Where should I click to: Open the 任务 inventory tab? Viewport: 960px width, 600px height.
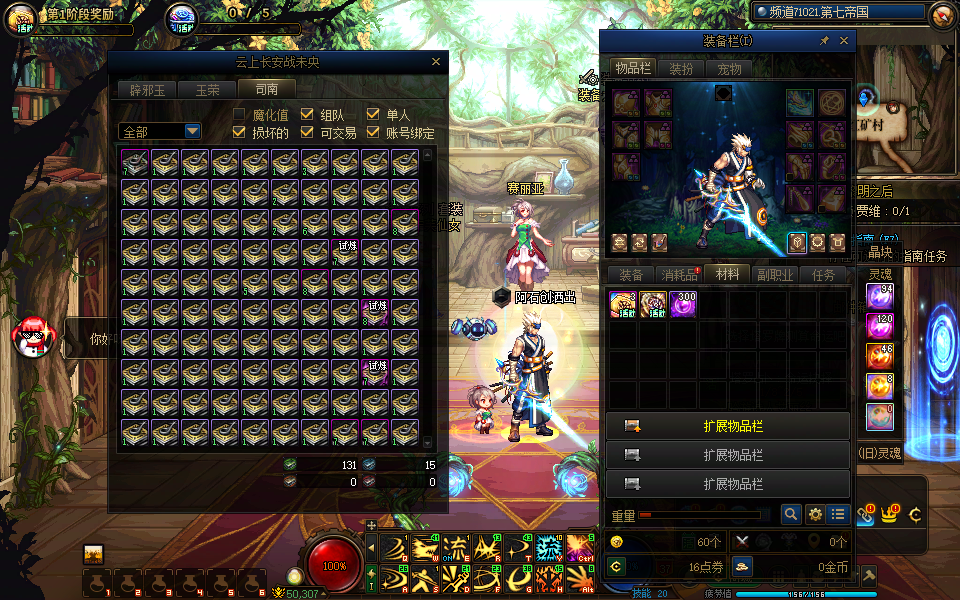(x=824, y=275)
